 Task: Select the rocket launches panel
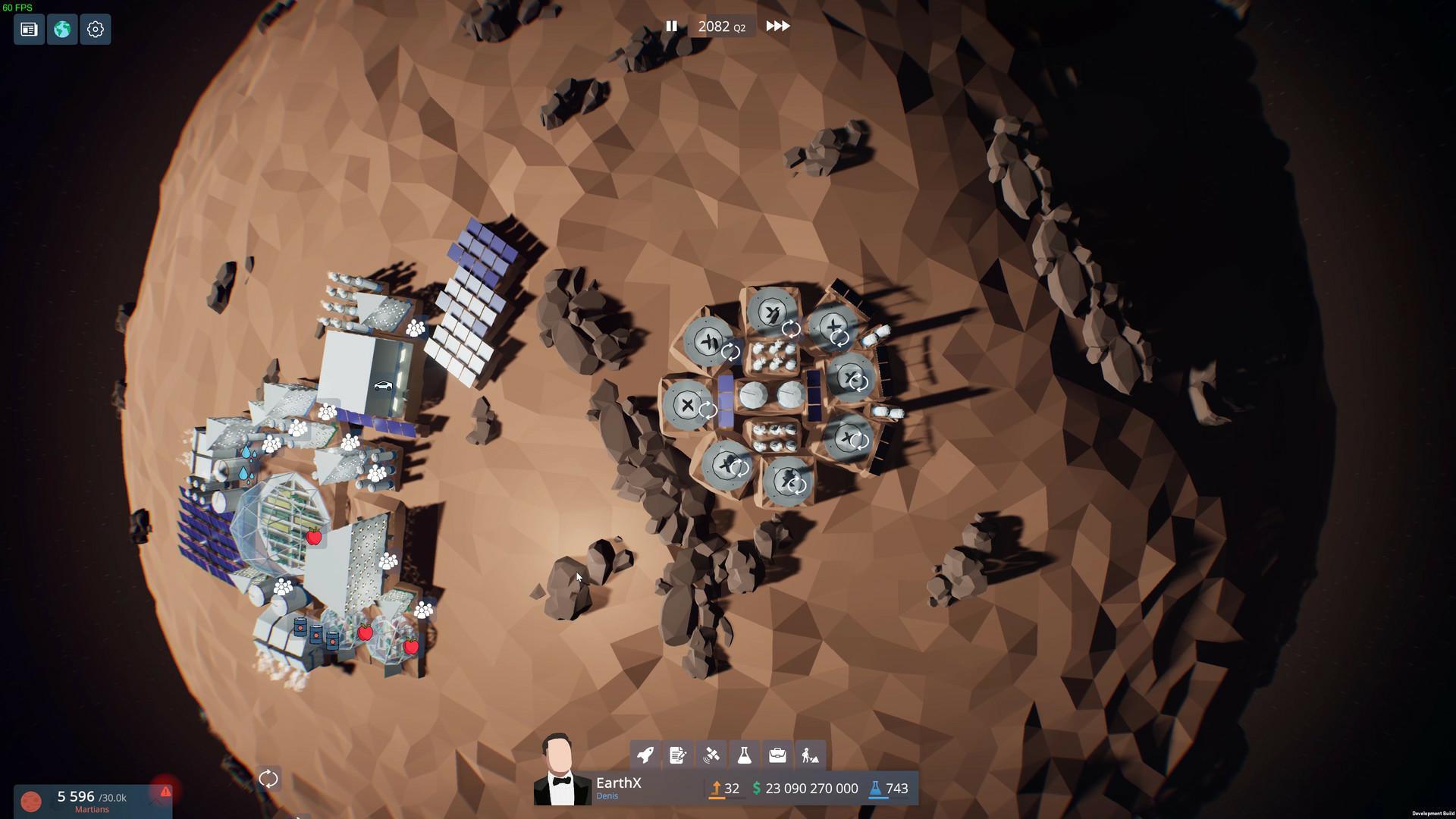pos(645,755)
